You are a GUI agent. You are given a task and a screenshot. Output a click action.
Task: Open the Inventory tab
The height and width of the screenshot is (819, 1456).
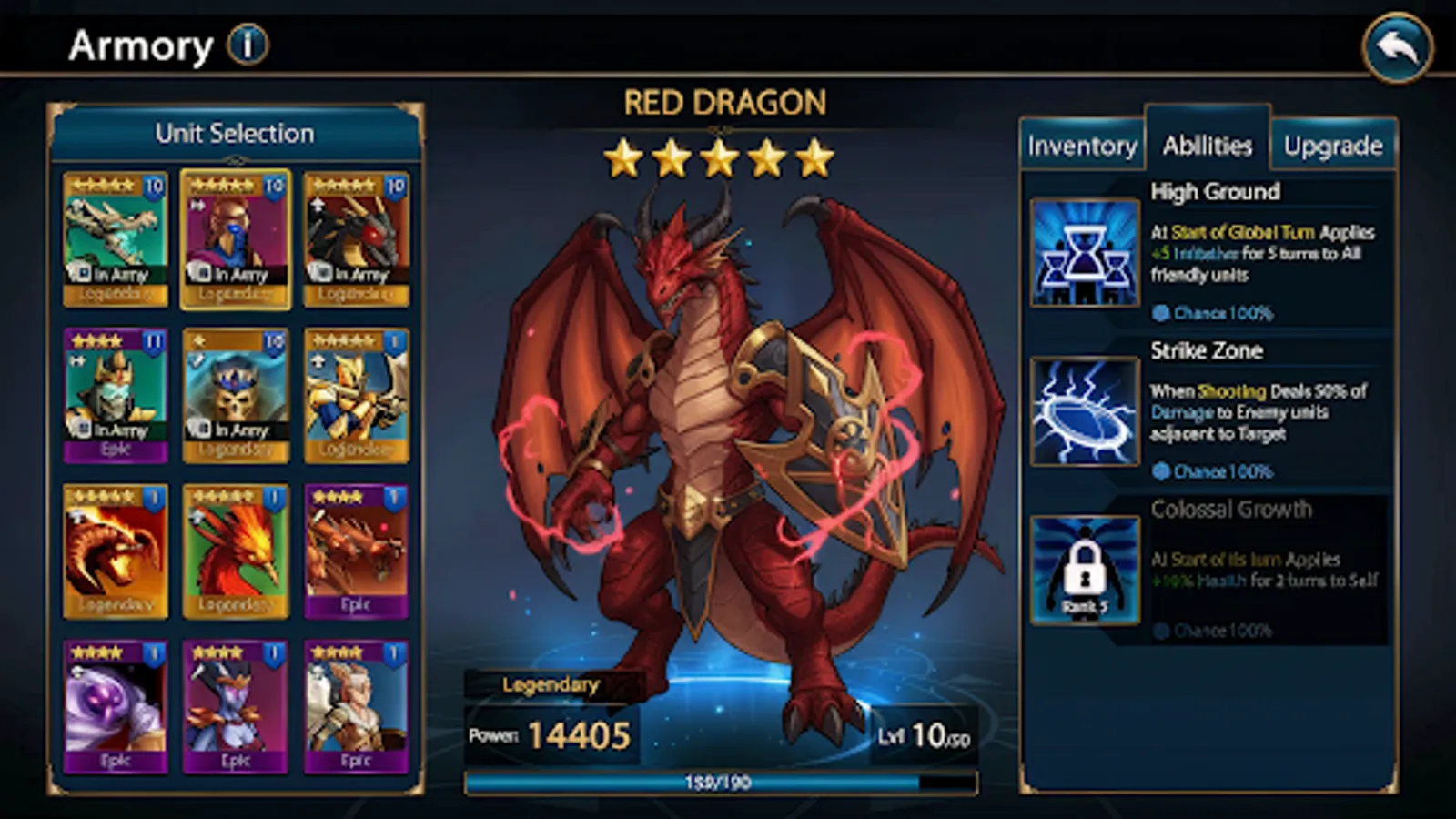pos(1082,145)
